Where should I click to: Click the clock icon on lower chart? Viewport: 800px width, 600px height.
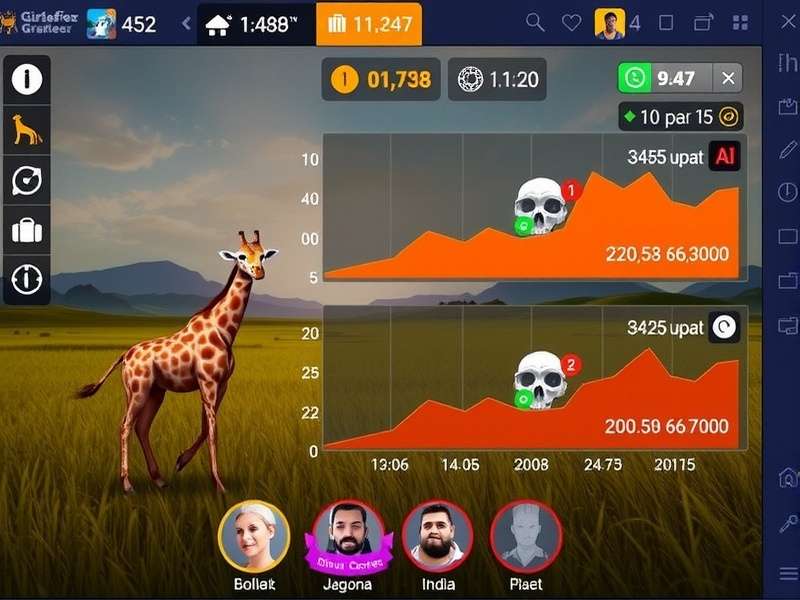723,328
